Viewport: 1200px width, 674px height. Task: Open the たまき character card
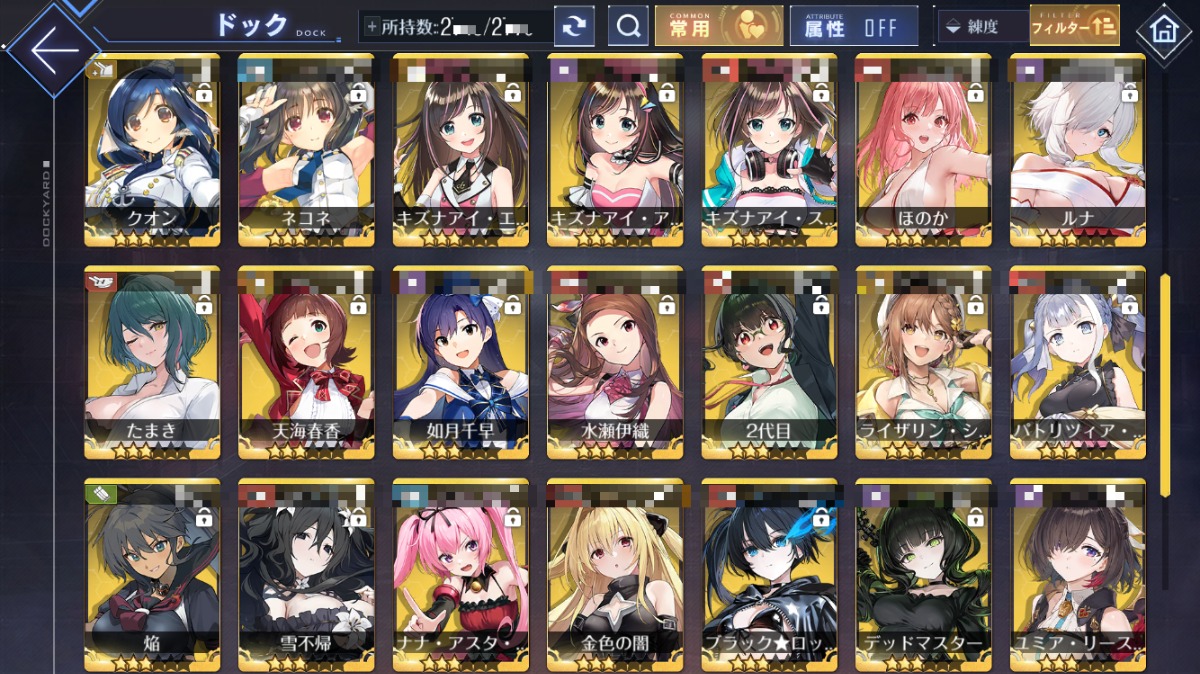(x=152, y=362)
